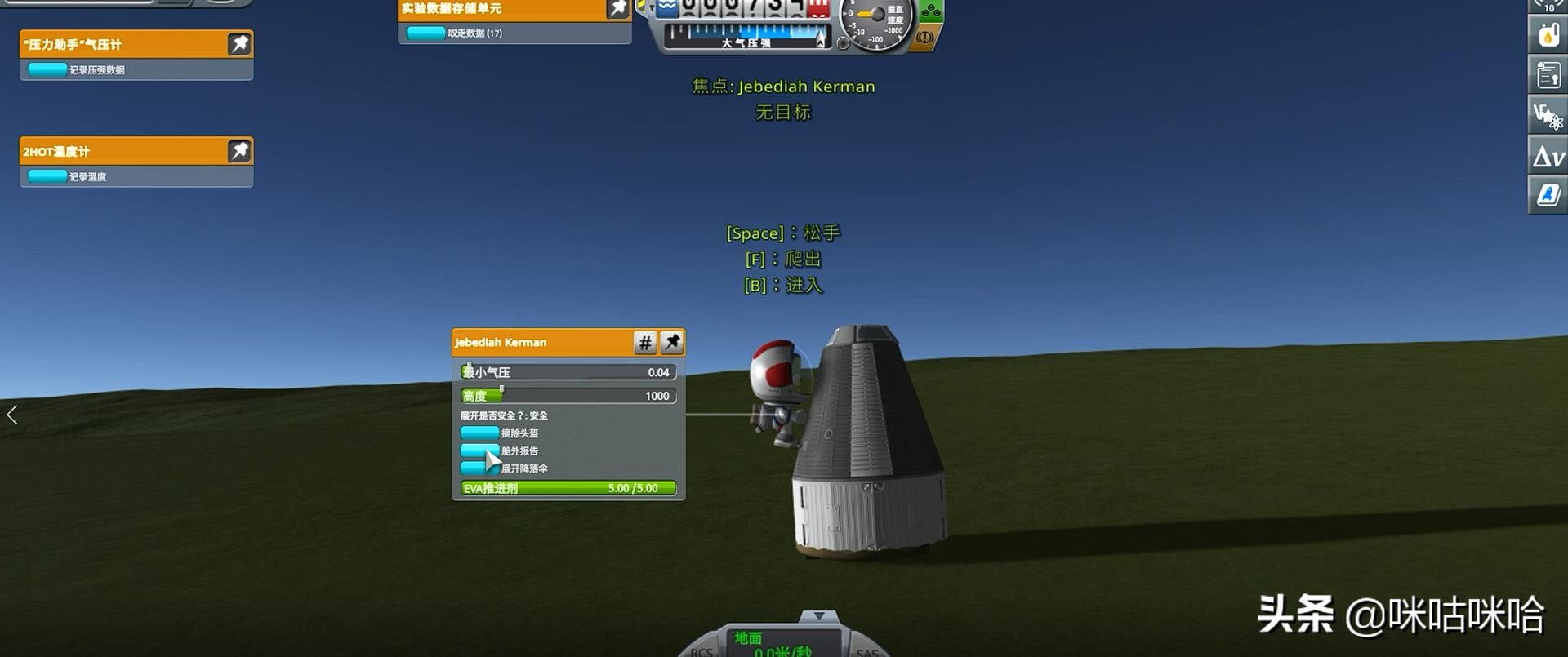The height and width of the screenshot is (657, 1568).
Task: Open the contracts document panel
Action: point(1548,75)
